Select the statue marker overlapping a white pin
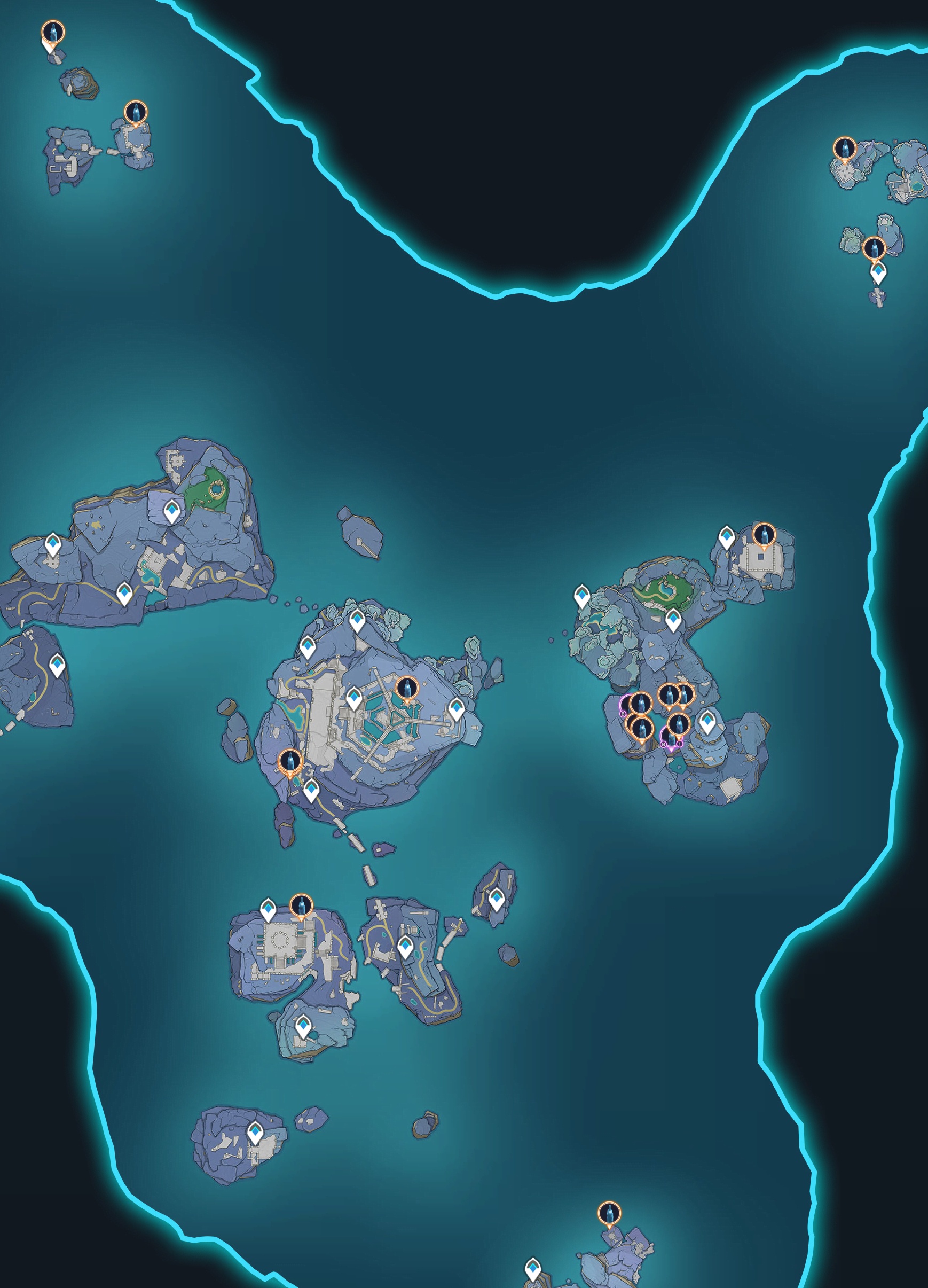 53,33
